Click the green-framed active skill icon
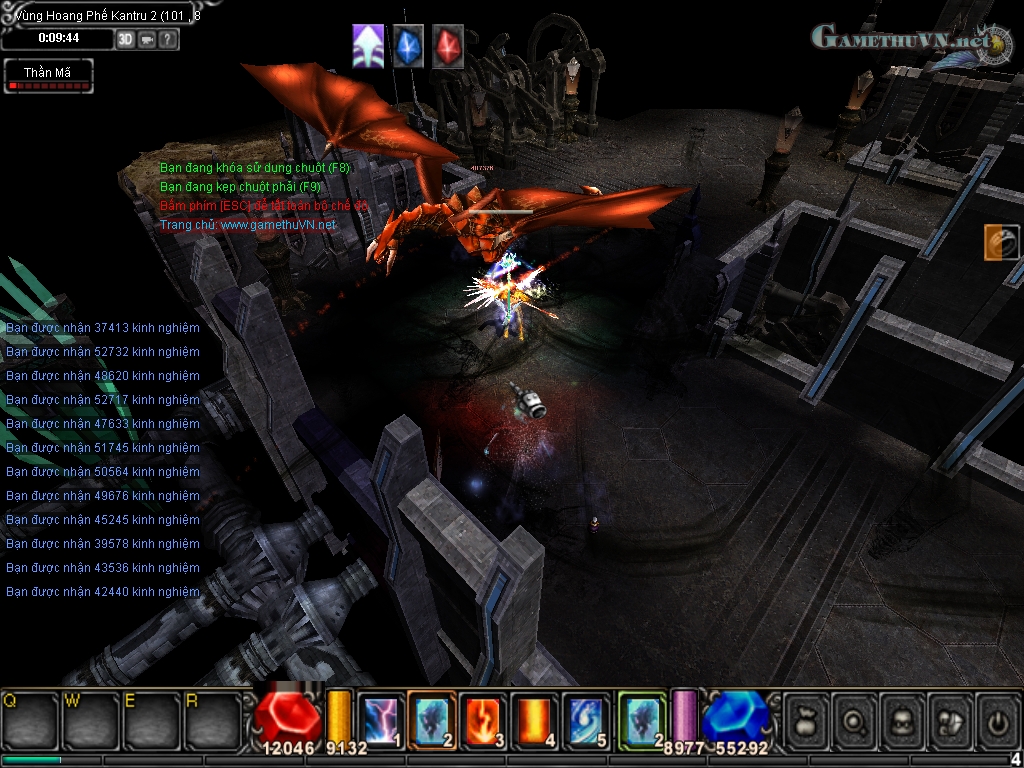1024x768 pixels. [641, 720]
